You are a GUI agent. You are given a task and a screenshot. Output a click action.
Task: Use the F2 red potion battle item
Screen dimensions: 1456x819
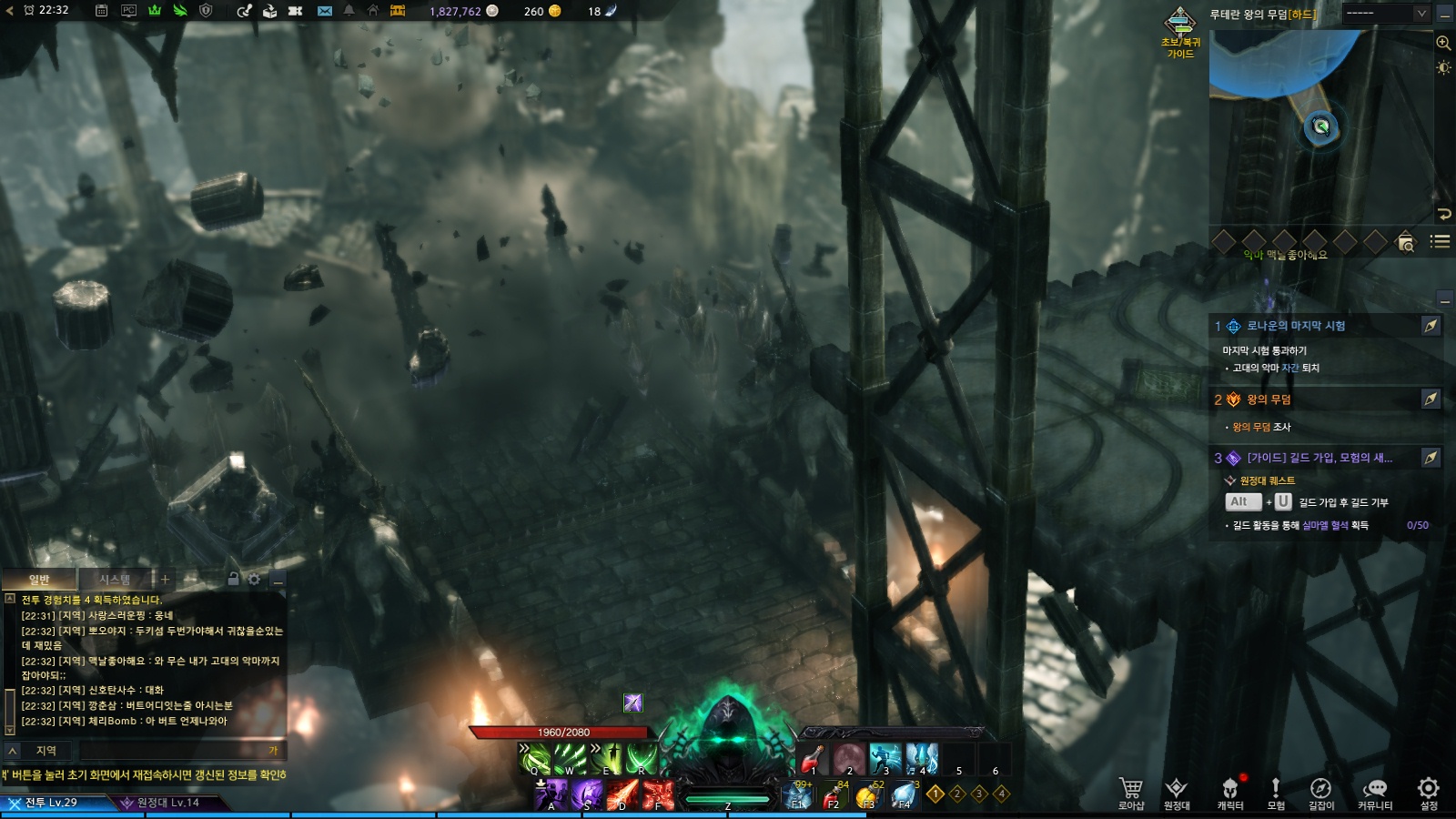coord(832,796)
